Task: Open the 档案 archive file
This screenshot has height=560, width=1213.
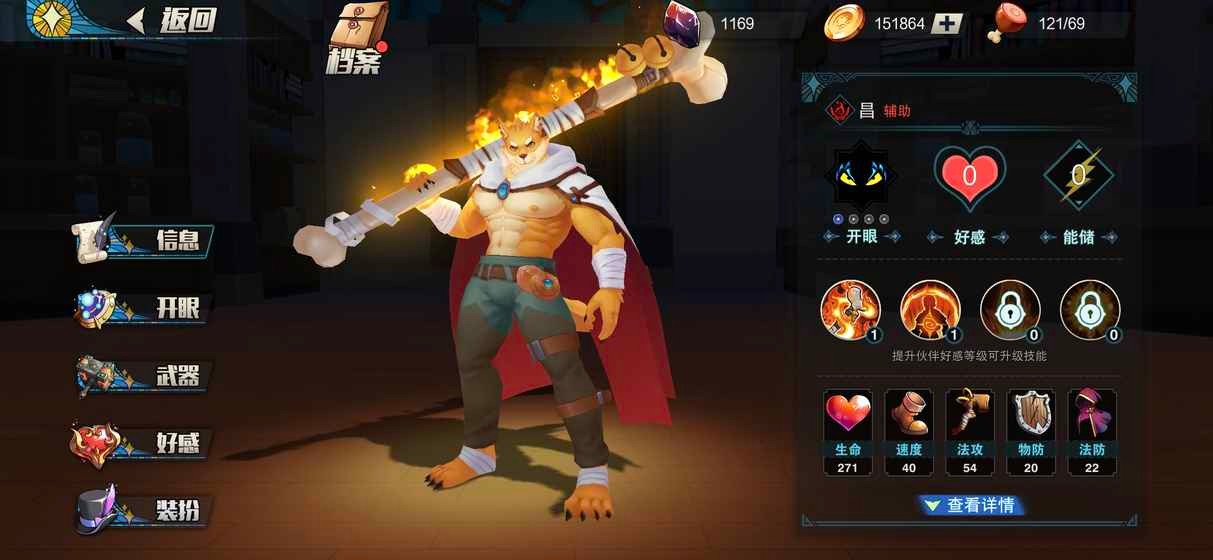Action: click(355, 38)
